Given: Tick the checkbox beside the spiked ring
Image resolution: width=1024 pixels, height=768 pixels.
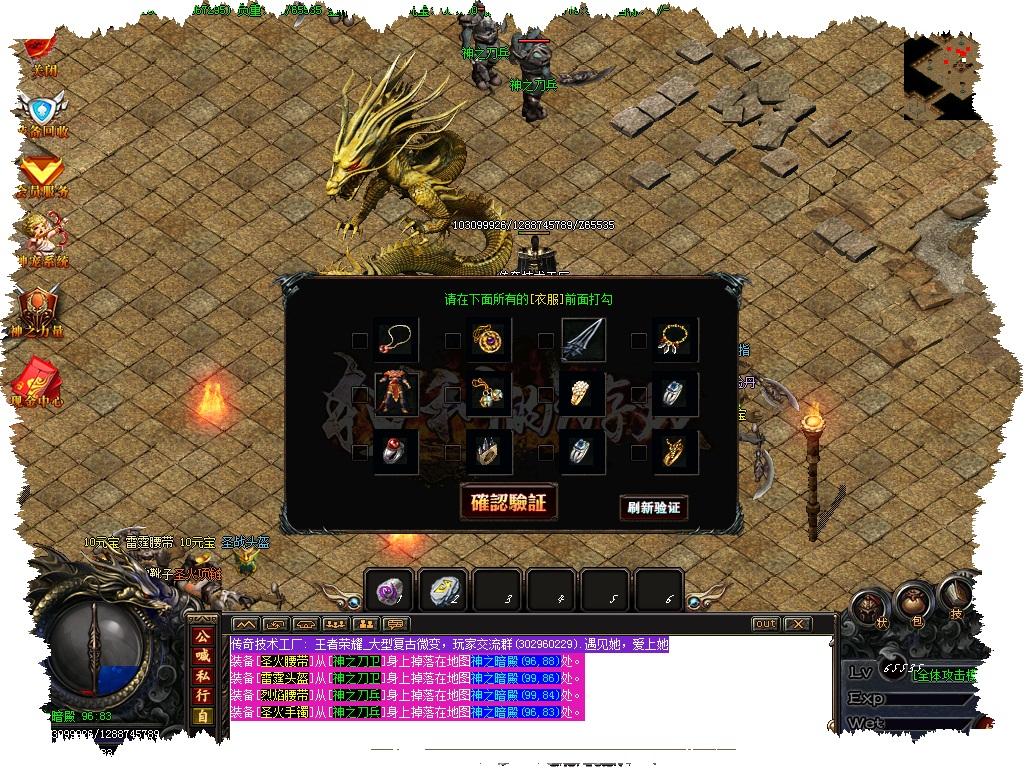Looking at the screenshot, I should pos(453,452).
